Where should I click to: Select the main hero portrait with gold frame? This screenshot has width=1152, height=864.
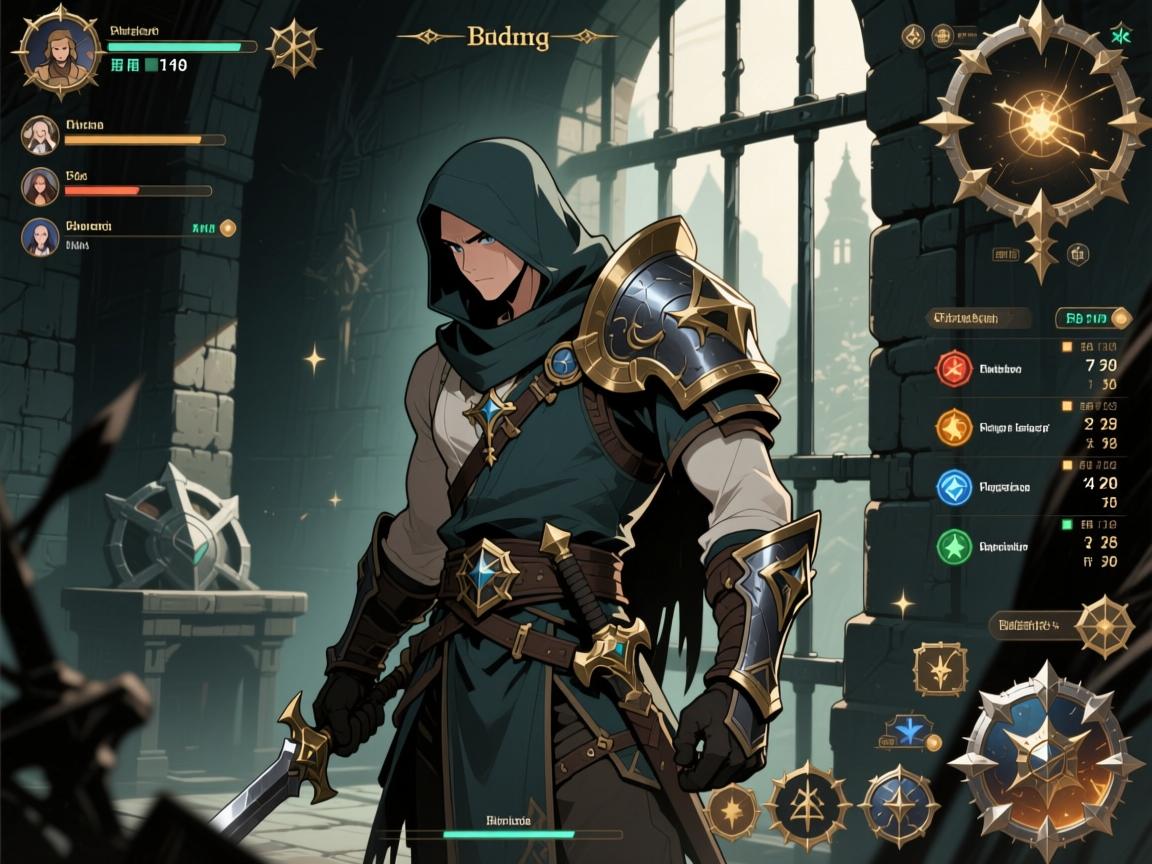coord(59,50)
